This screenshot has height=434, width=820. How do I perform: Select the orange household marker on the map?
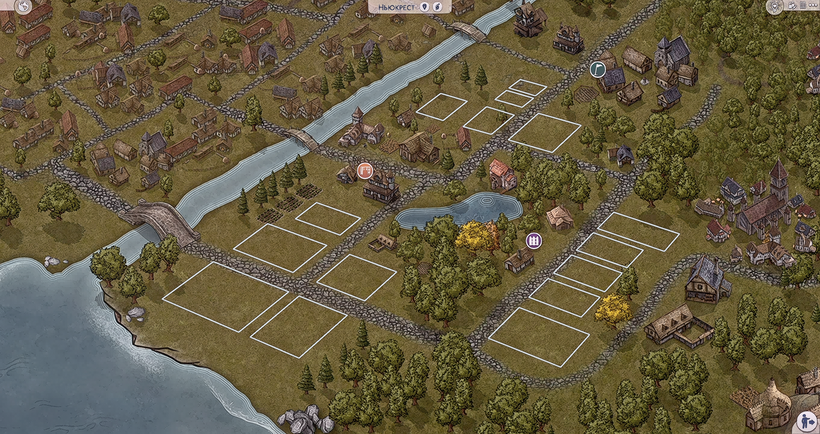click(x=365, y=170)
